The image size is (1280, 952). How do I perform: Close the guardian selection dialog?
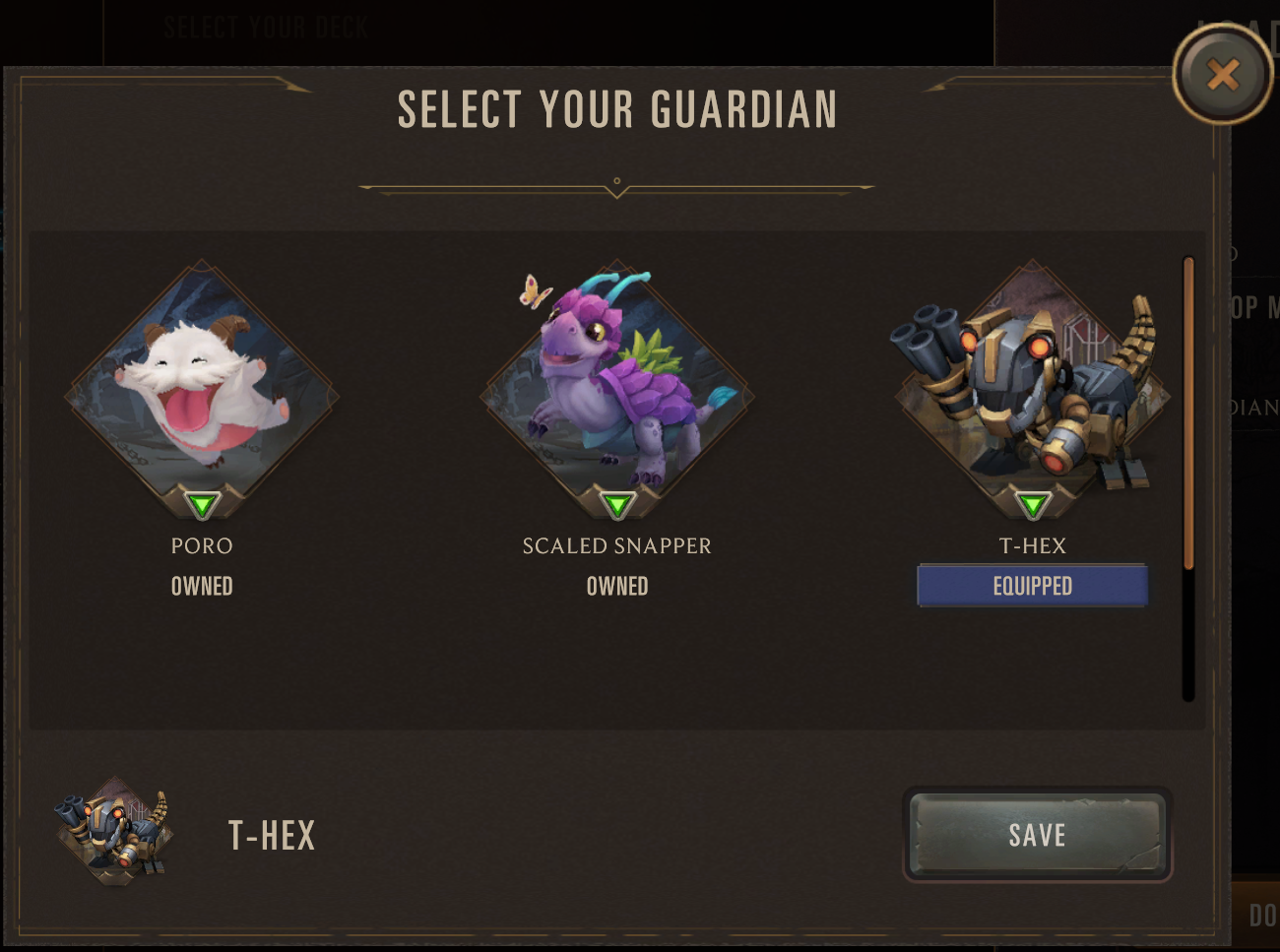coord(1222,75)
